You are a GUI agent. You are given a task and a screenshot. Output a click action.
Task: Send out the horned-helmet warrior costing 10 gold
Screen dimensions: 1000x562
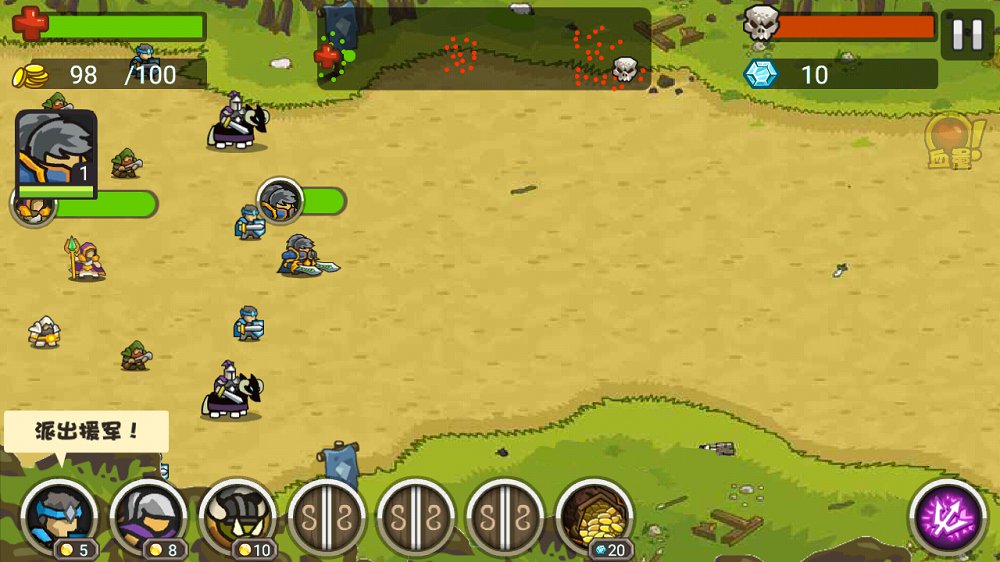click(238, 518)
